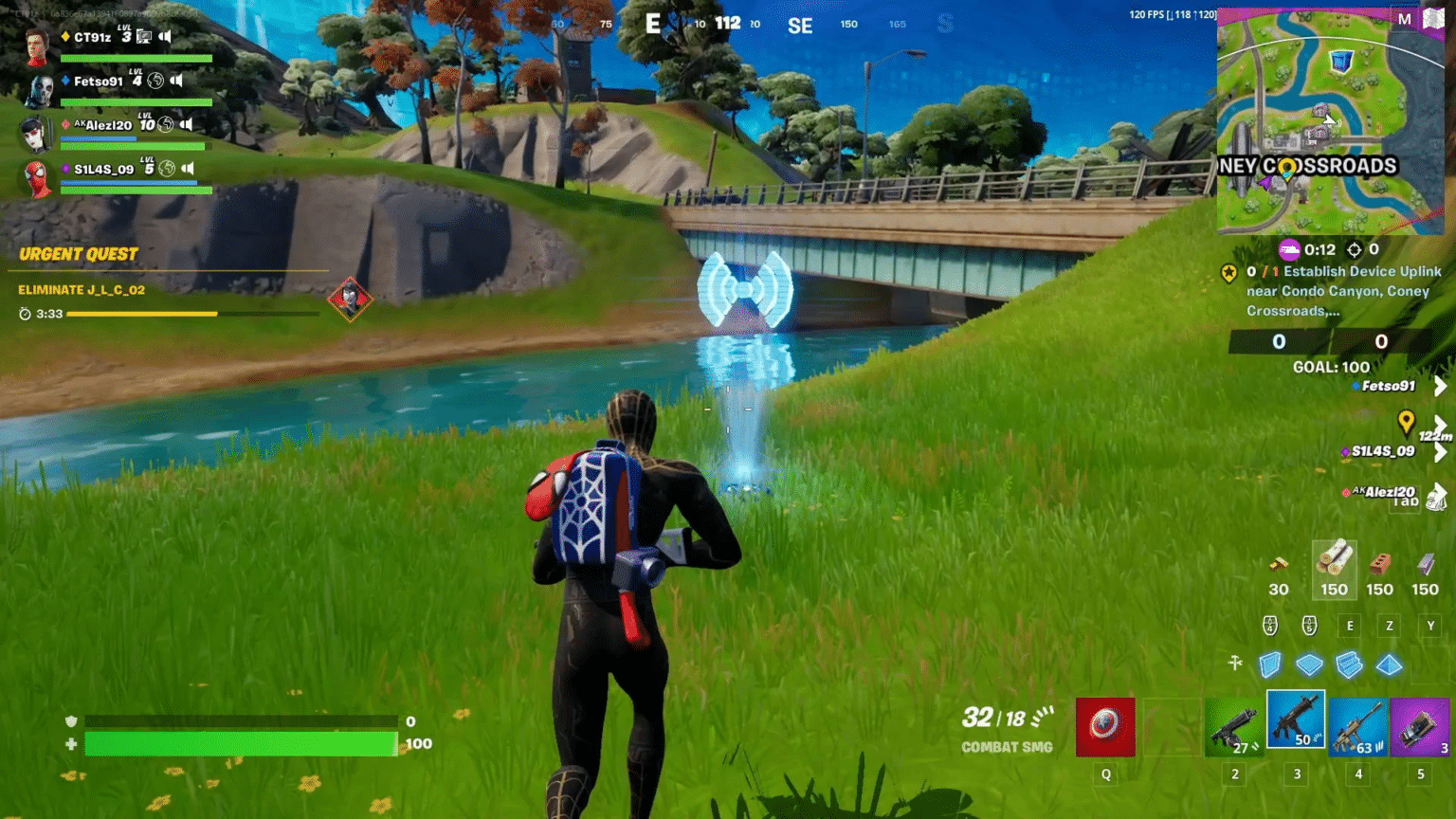Choose the floor building piece
Viewport: 1456px width, 819px height.
coord(1309,664)
